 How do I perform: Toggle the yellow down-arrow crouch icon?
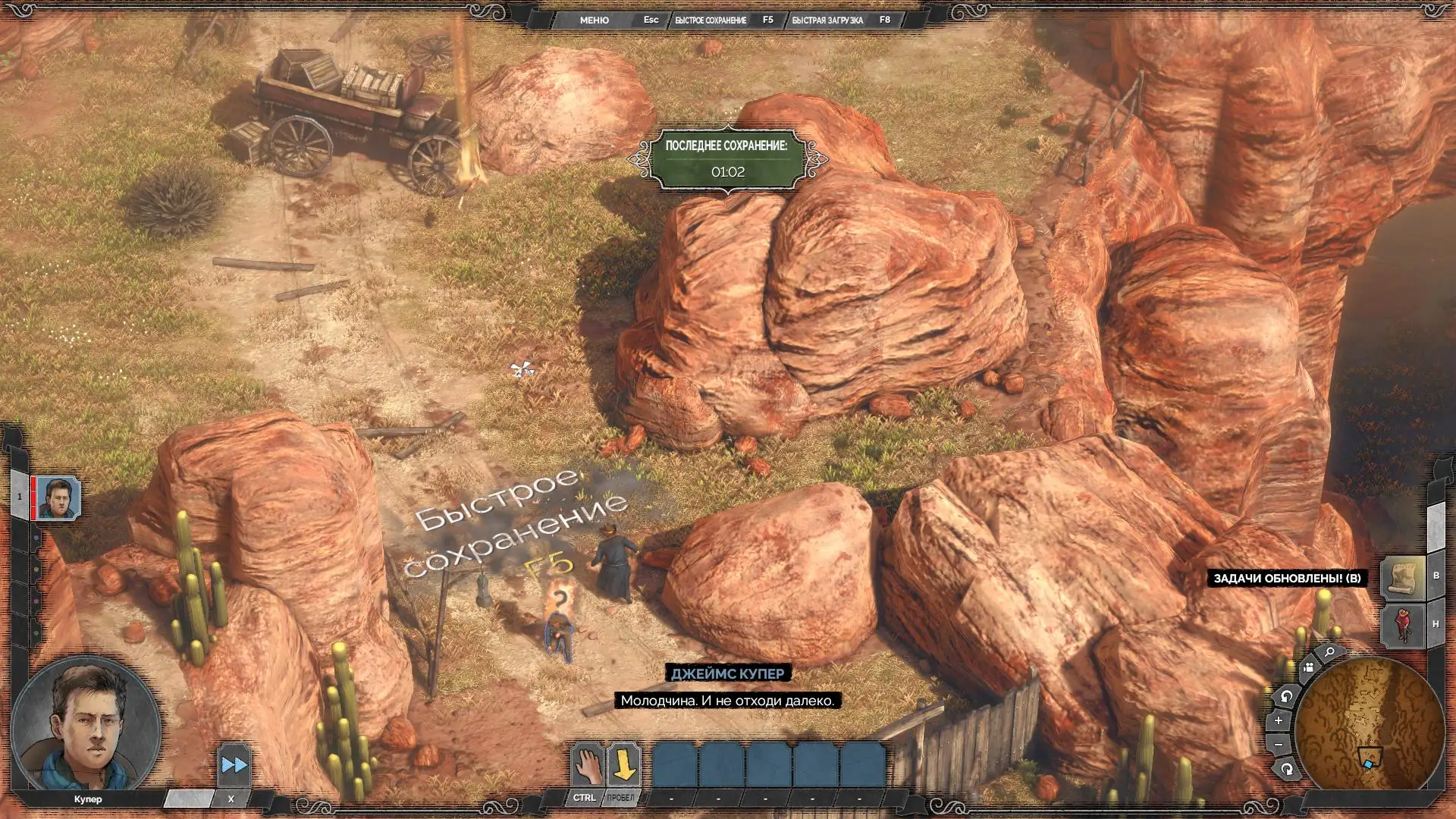[x=623, y=764]
